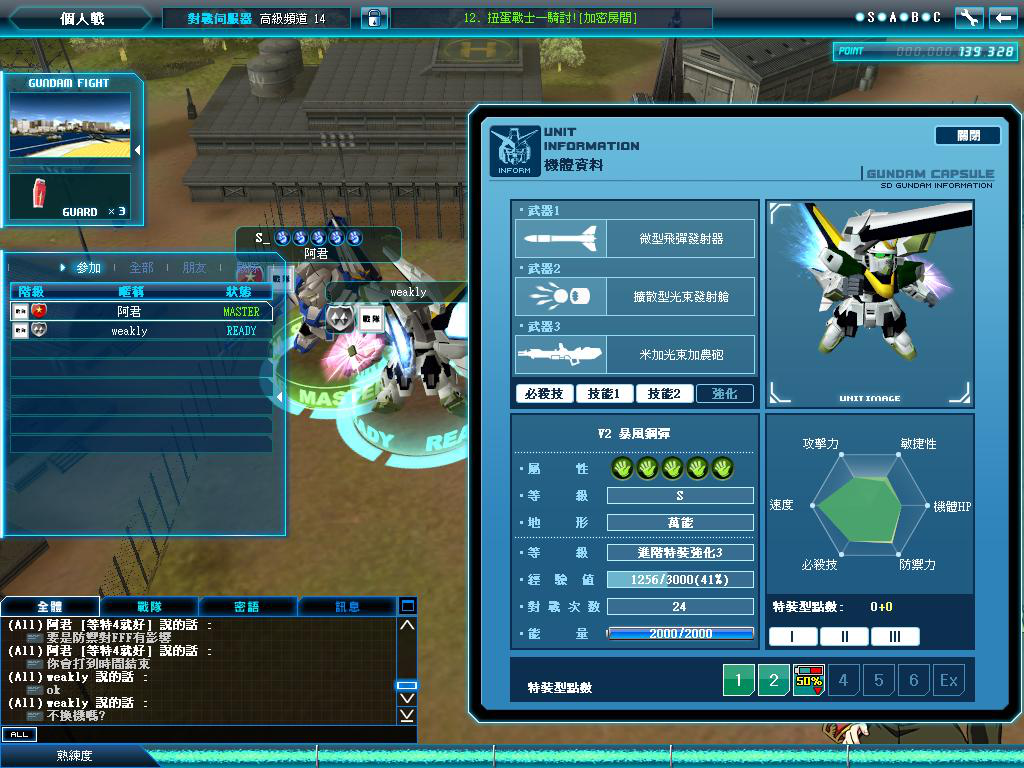Viewport: 1024px width, 768px height.
Task: Select custom point slot 2
Action: point(773,681)
